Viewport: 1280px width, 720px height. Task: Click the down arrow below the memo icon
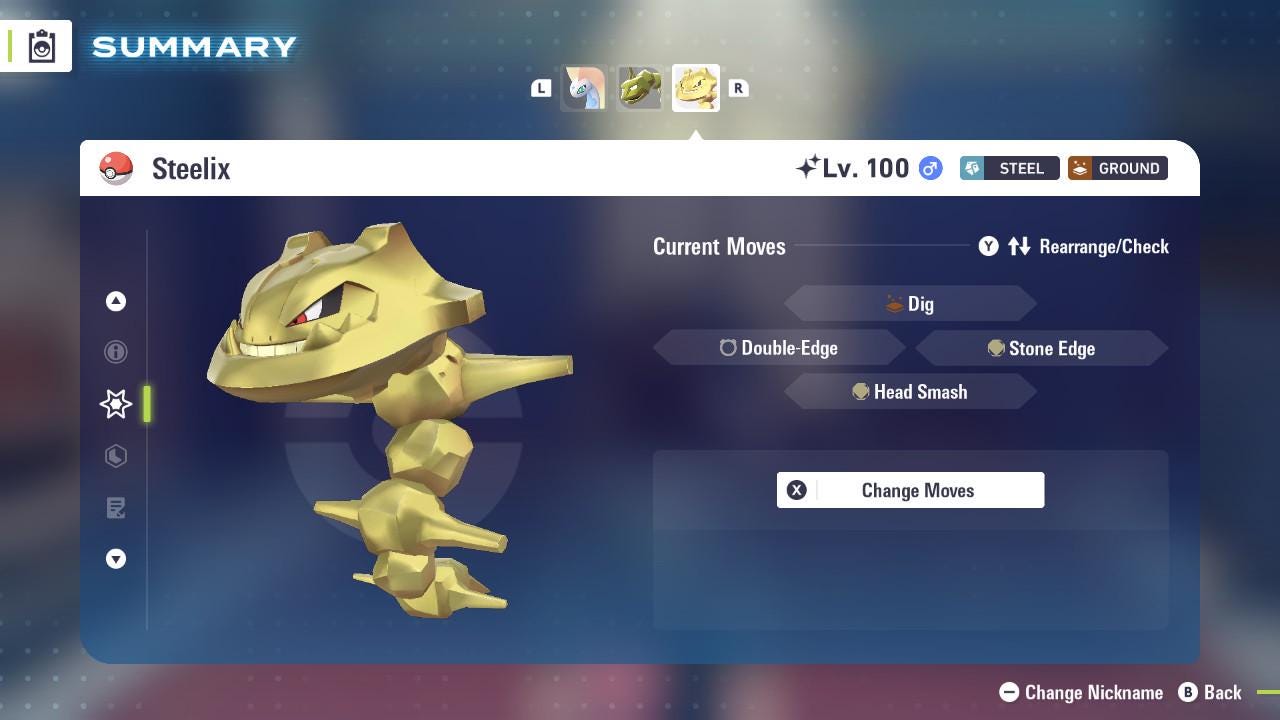[x=116, y=559]
